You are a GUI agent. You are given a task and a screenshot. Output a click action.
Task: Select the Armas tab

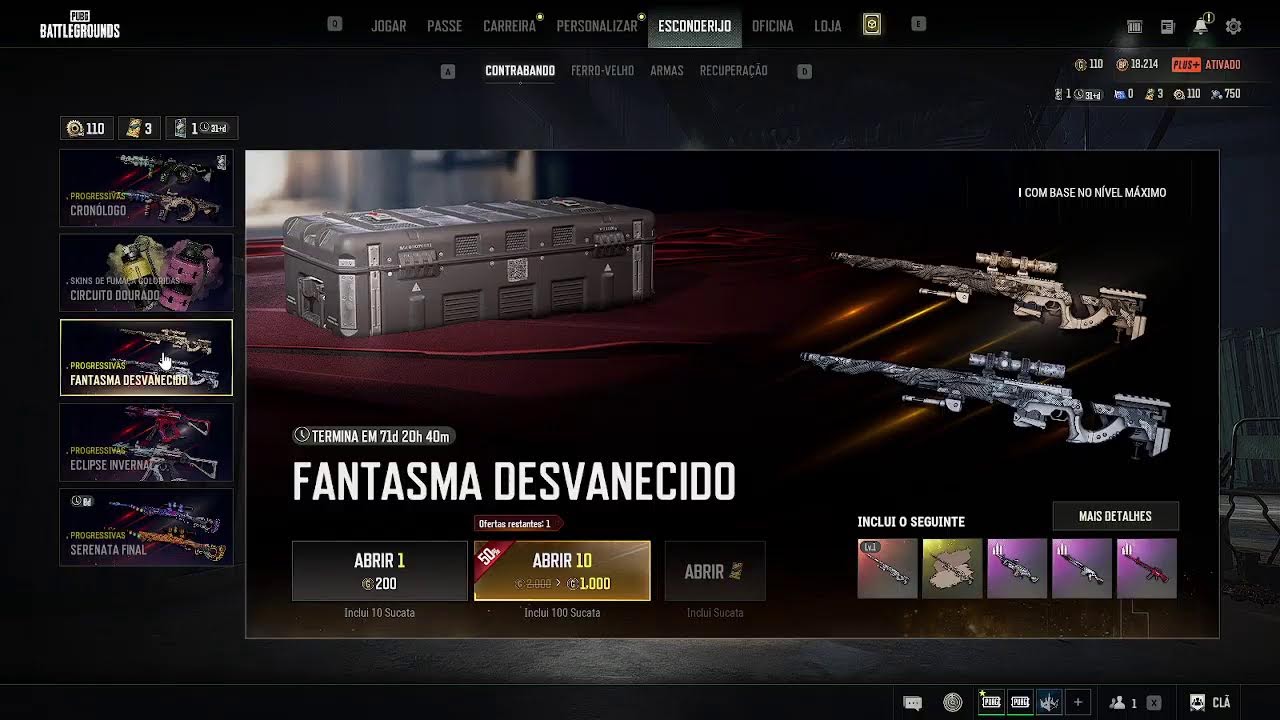[x=666, y=71]
